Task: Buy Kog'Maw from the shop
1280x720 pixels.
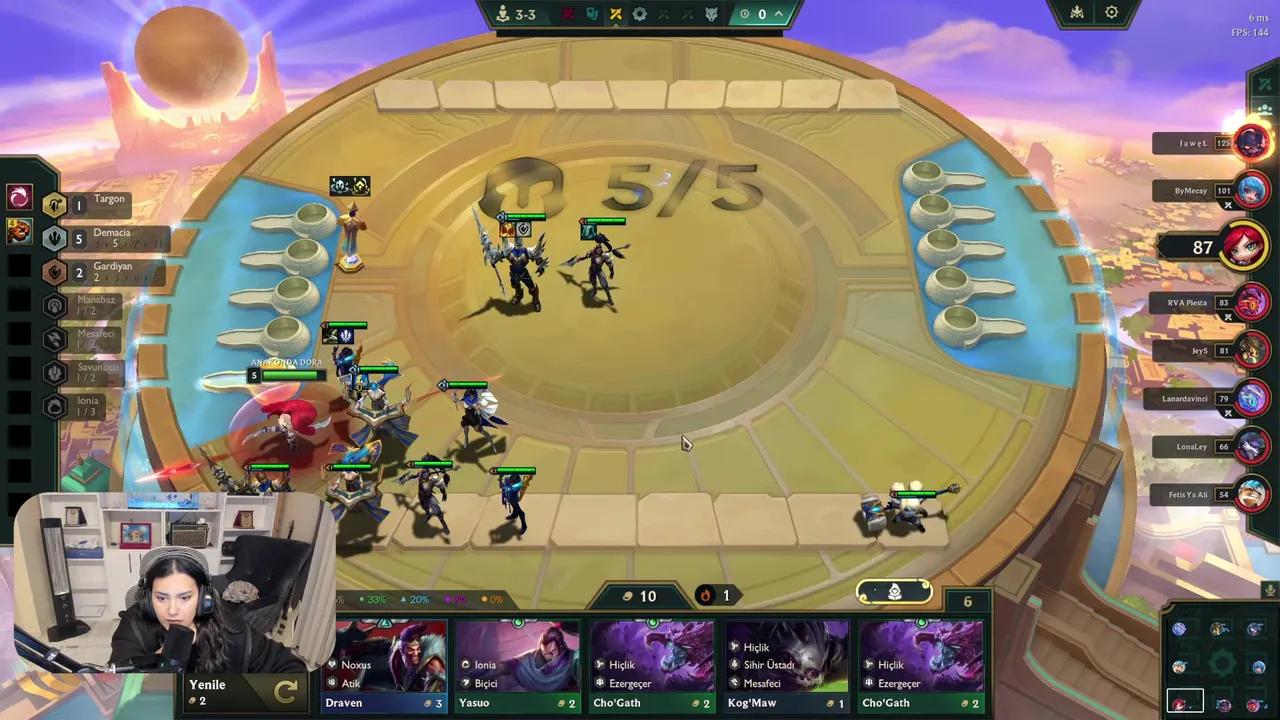Action: coord(787,664)
